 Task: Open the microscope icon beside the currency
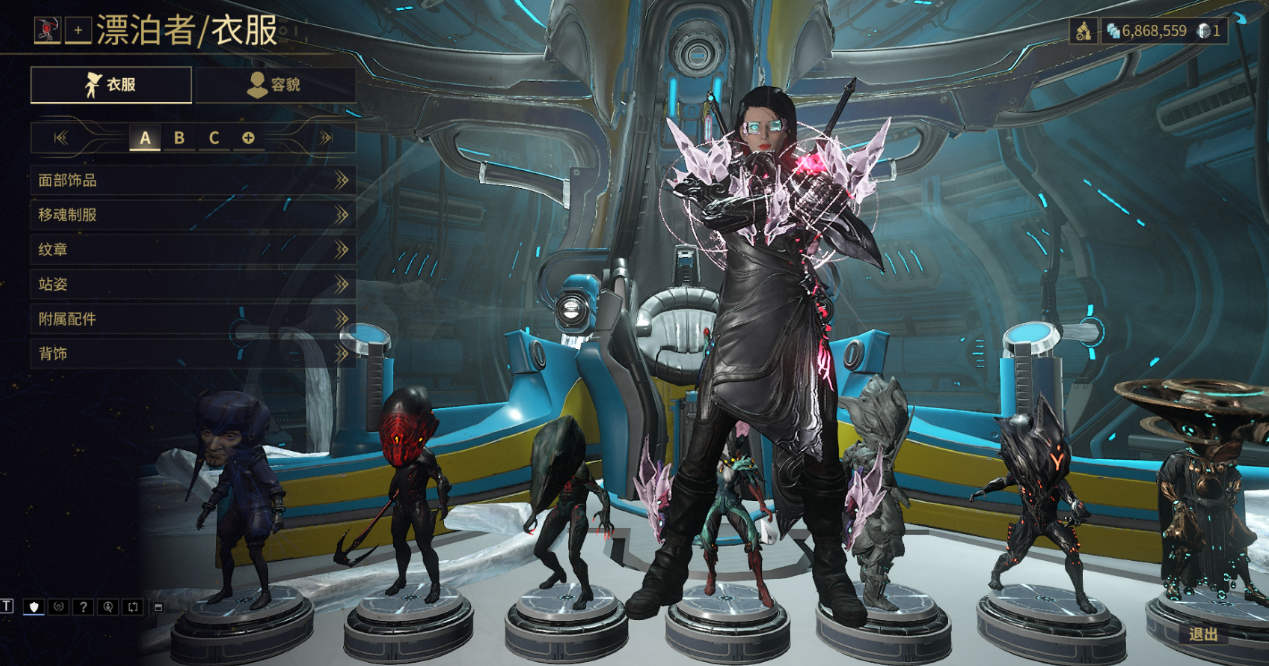(x=1083, y=31)
